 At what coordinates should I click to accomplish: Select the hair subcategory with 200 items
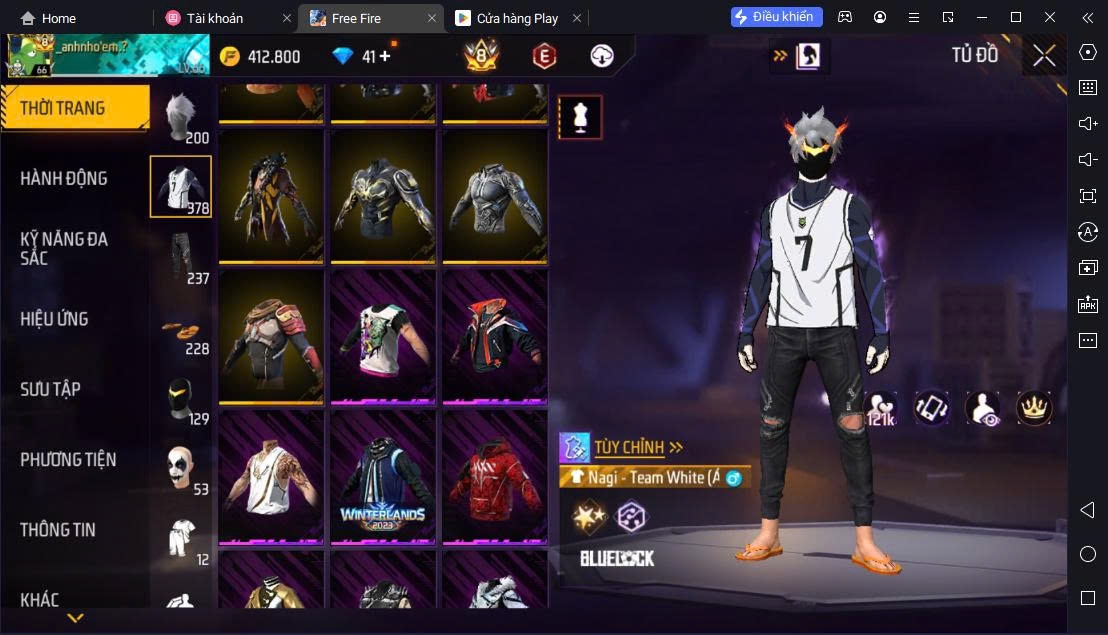coord(181,118)
